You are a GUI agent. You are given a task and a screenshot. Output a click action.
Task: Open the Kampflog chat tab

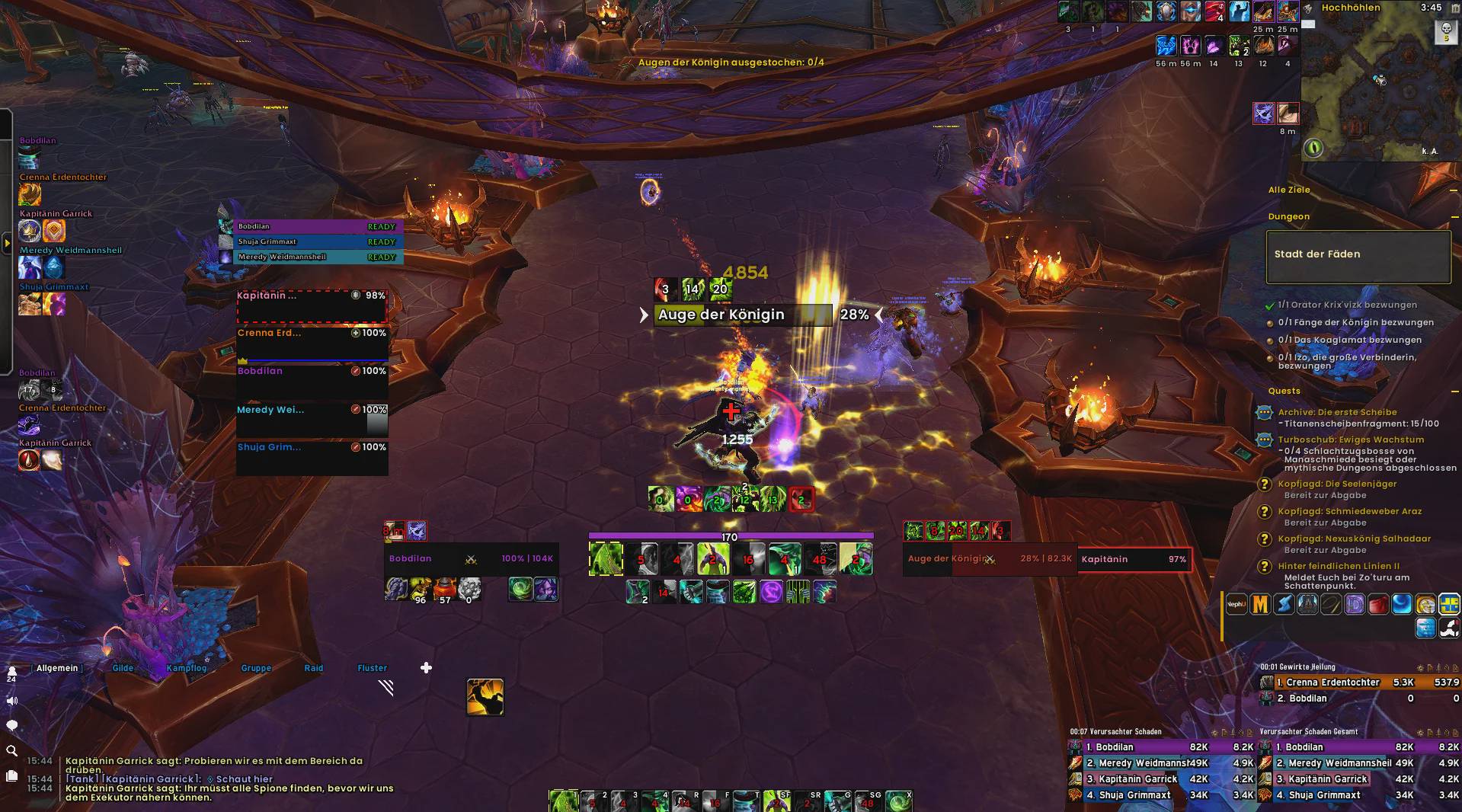point(187,668)
